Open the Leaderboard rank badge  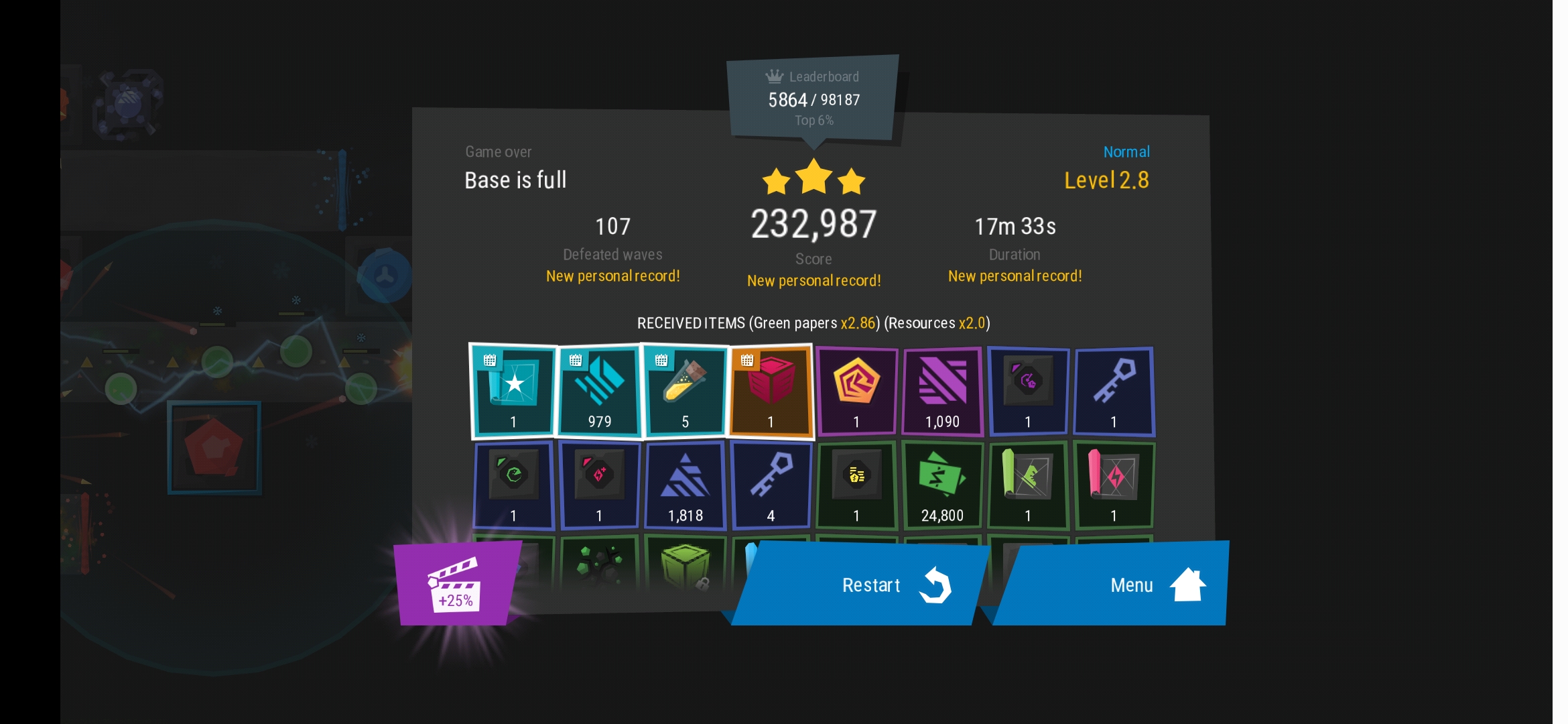(813, 99)
